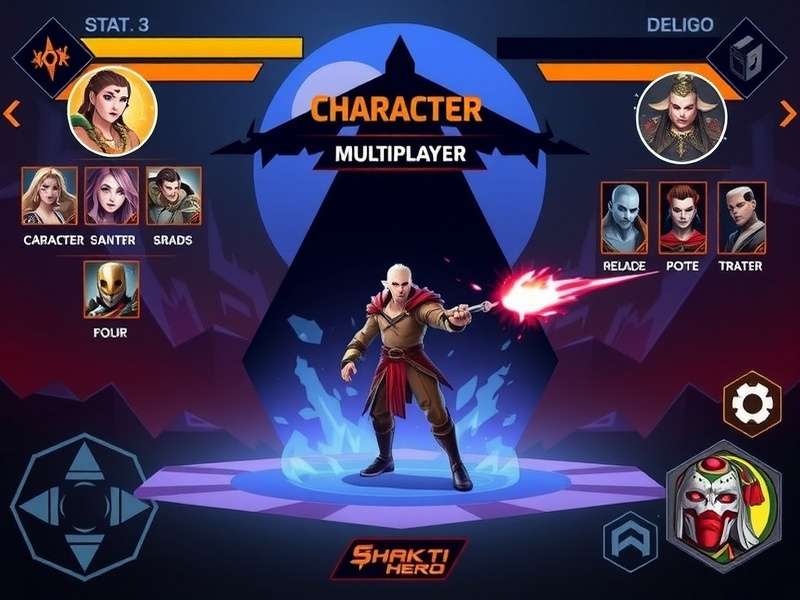Image resolution: width=800 pixels, height=600 pixels.
Task: Click the orange left arrow
Action: (x=12, y=114)
